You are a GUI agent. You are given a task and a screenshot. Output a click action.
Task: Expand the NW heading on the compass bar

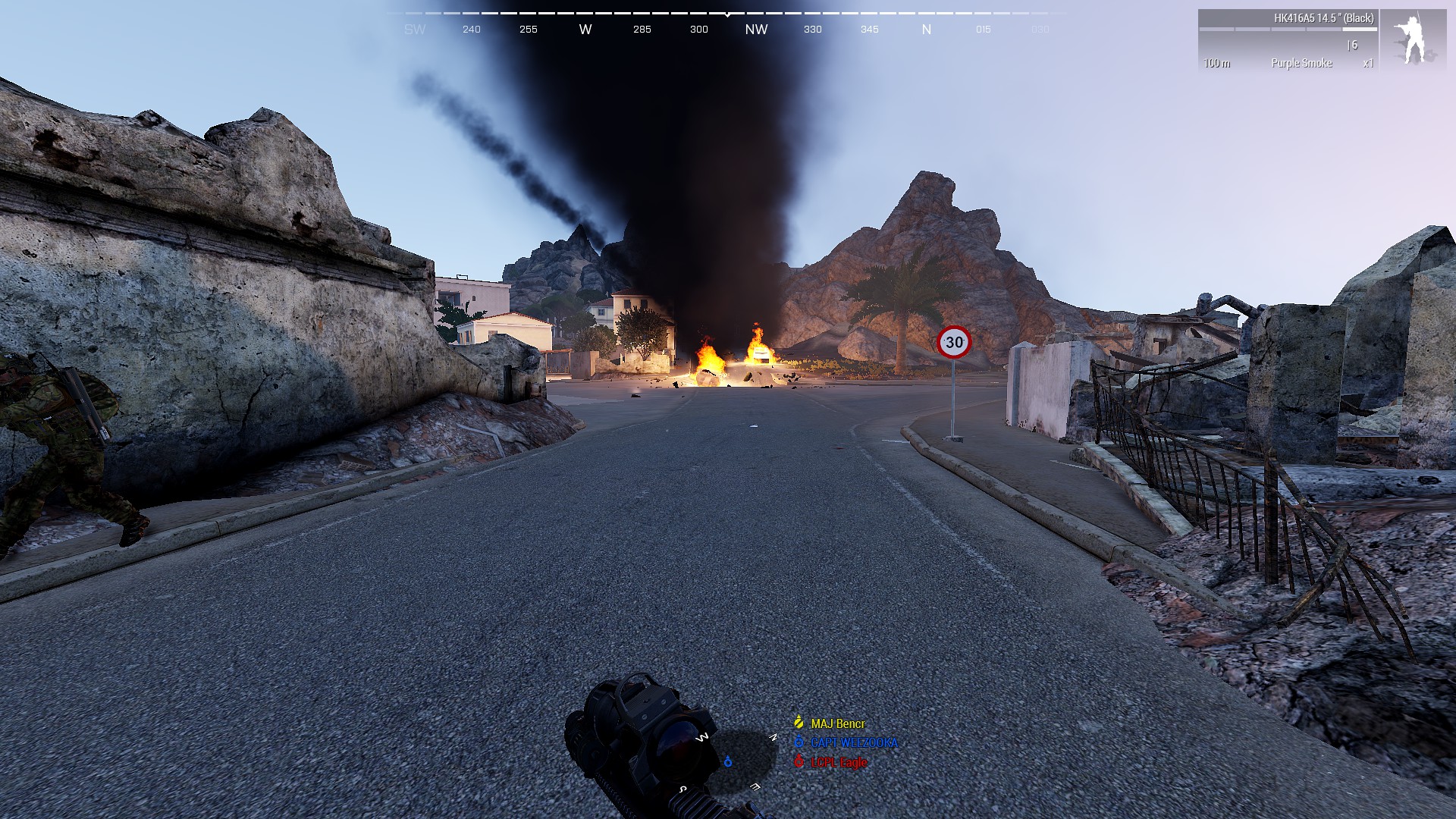[x=758, y=30]
